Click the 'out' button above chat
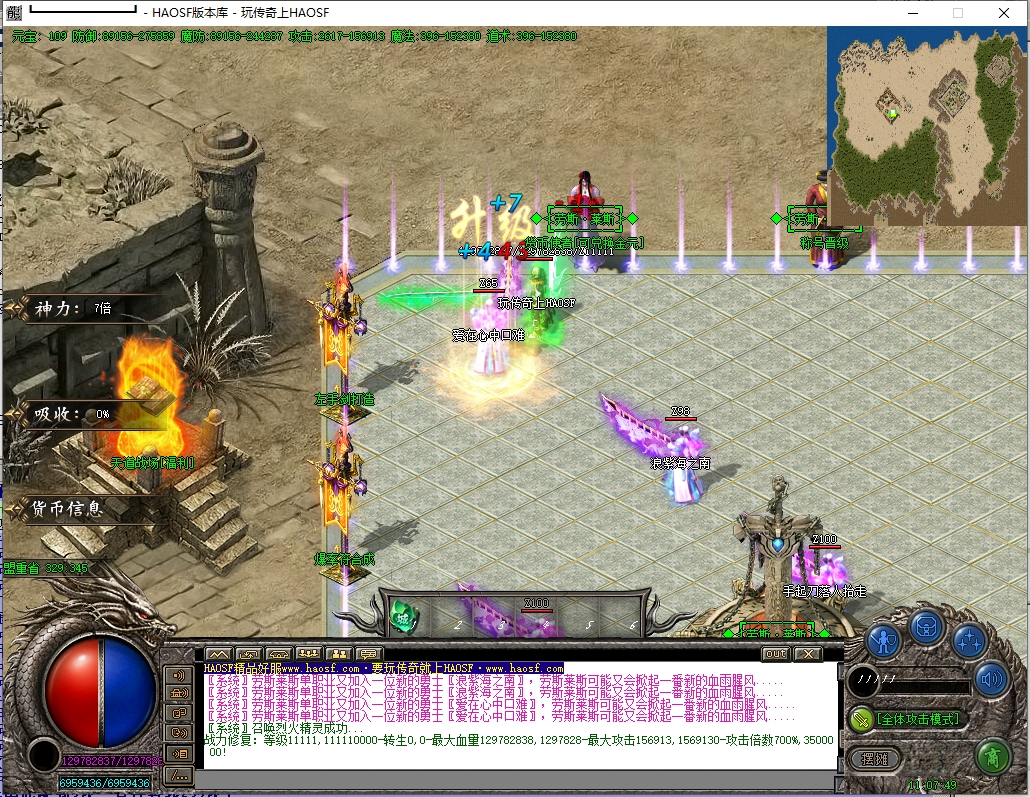The height and width of the screenshot is (797, 1030). coord(775,654)
